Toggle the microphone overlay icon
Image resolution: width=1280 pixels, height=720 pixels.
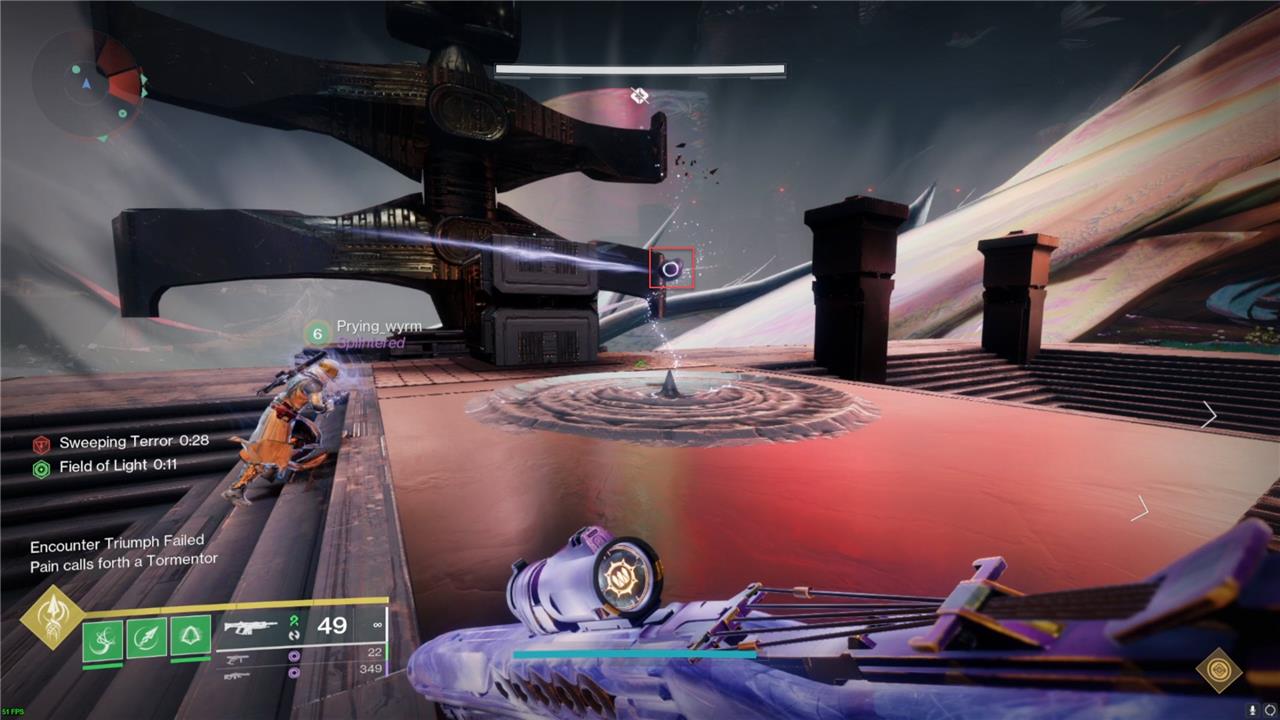(1252, 709)
